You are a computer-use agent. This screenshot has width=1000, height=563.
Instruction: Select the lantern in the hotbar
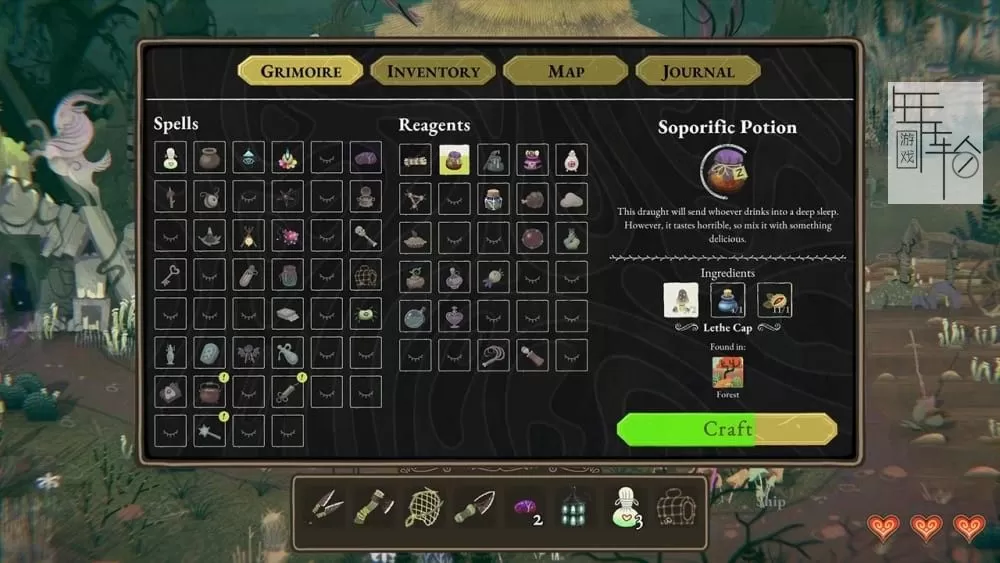click(572, 507)
